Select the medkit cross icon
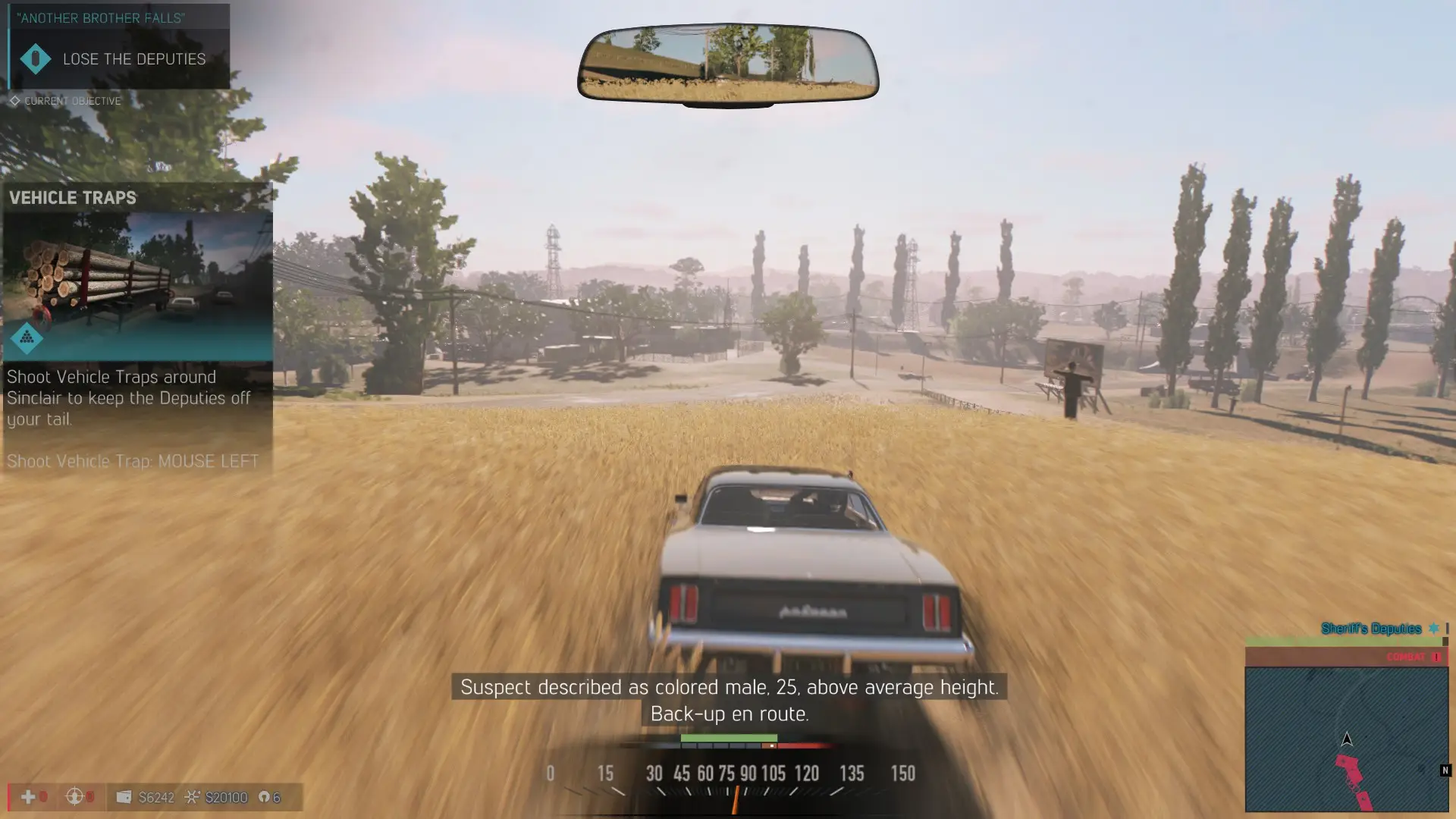 28,797
